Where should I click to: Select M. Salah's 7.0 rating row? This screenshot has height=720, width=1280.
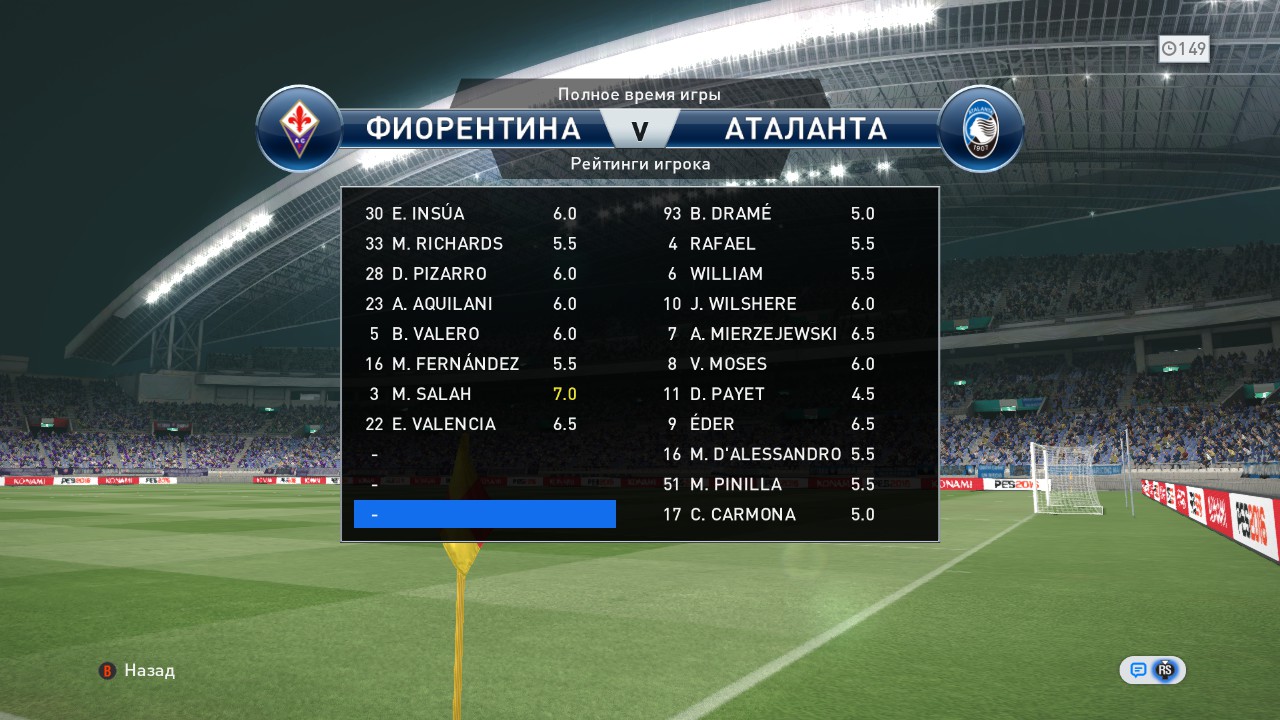[470, 394]
